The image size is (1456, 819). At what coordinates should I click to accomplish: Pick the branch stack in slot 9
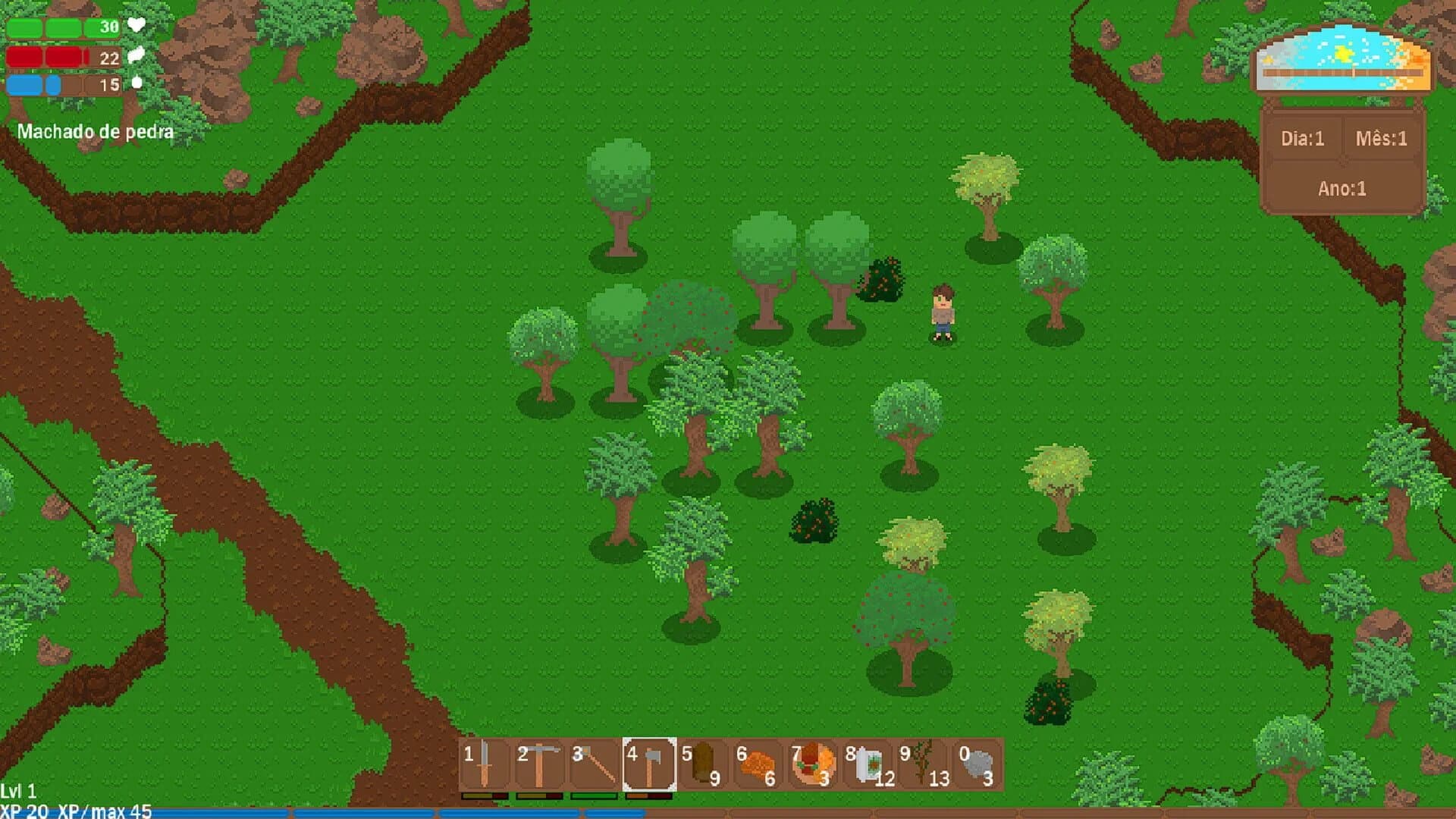922,764
